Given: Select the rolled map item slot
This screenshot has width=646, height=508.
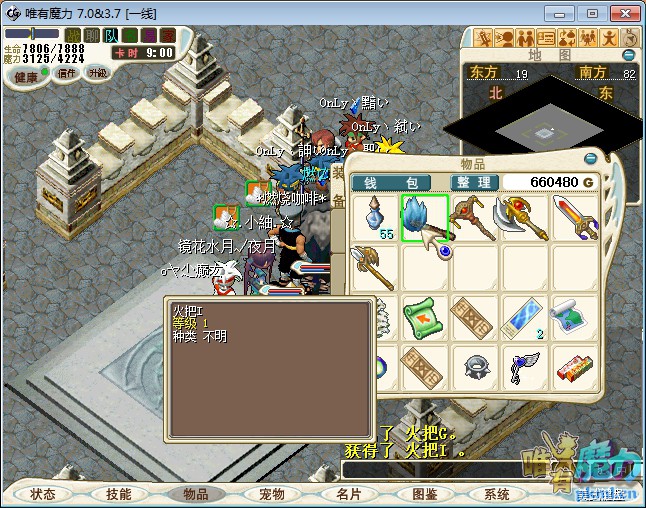Looking at the screenshot, I should (x=574, y=318).
